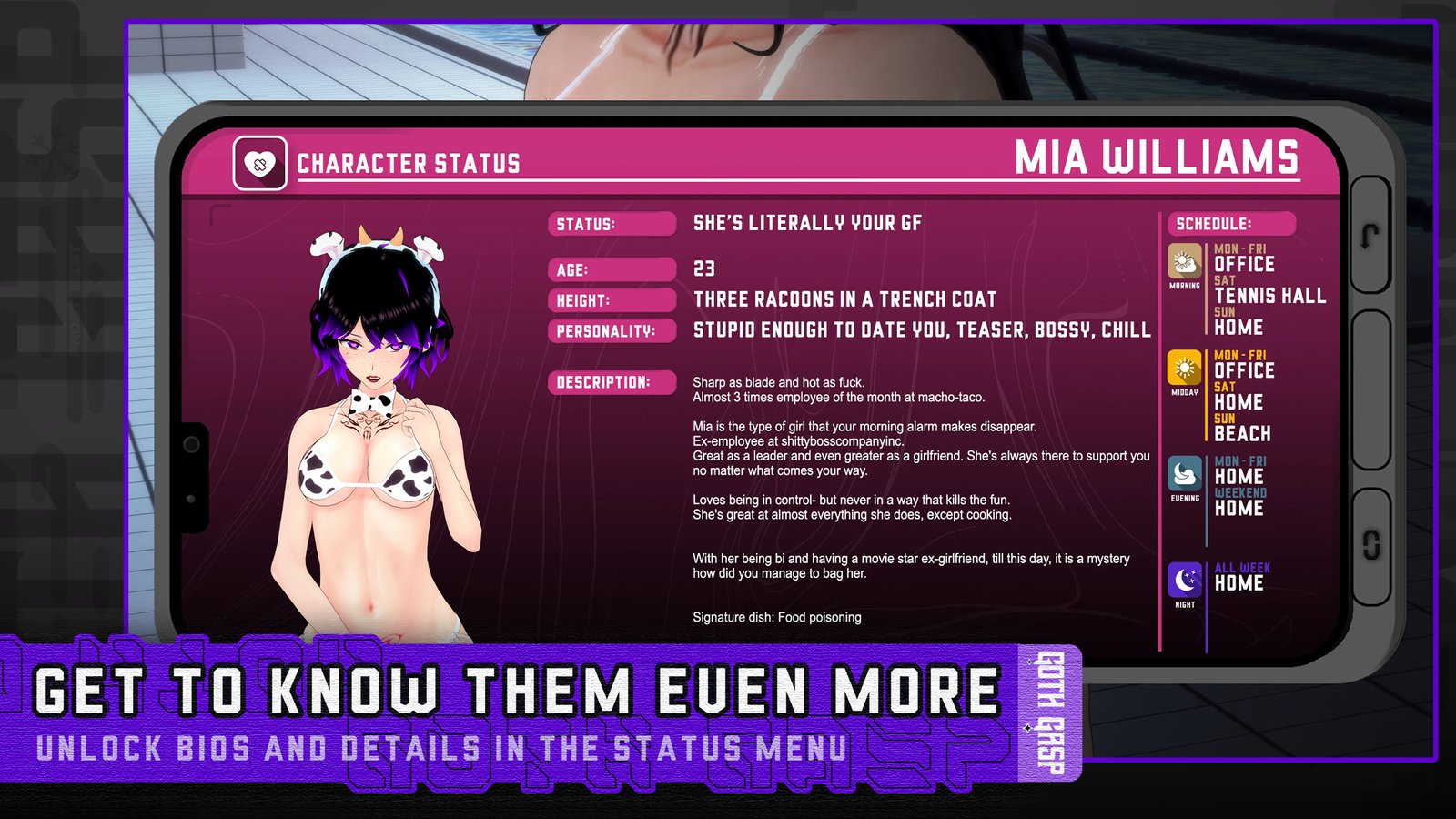Select the Morning schedule icon
Screen dimensions: 1456x819
(x=1185, y=262)
